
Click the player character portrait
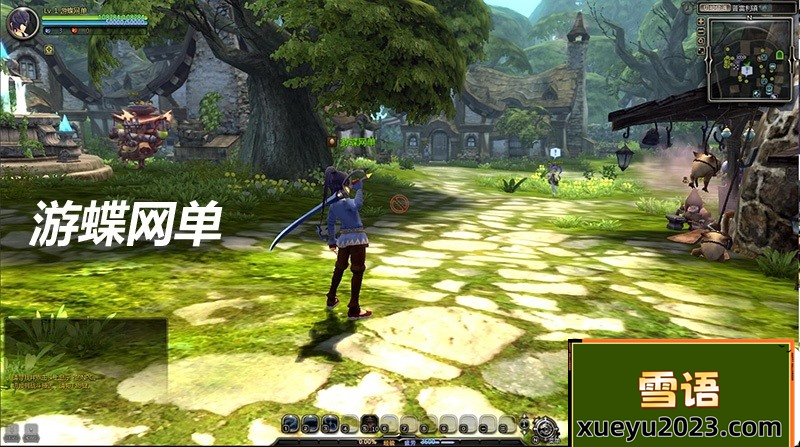pyautogui.click(x=21, y=22)
